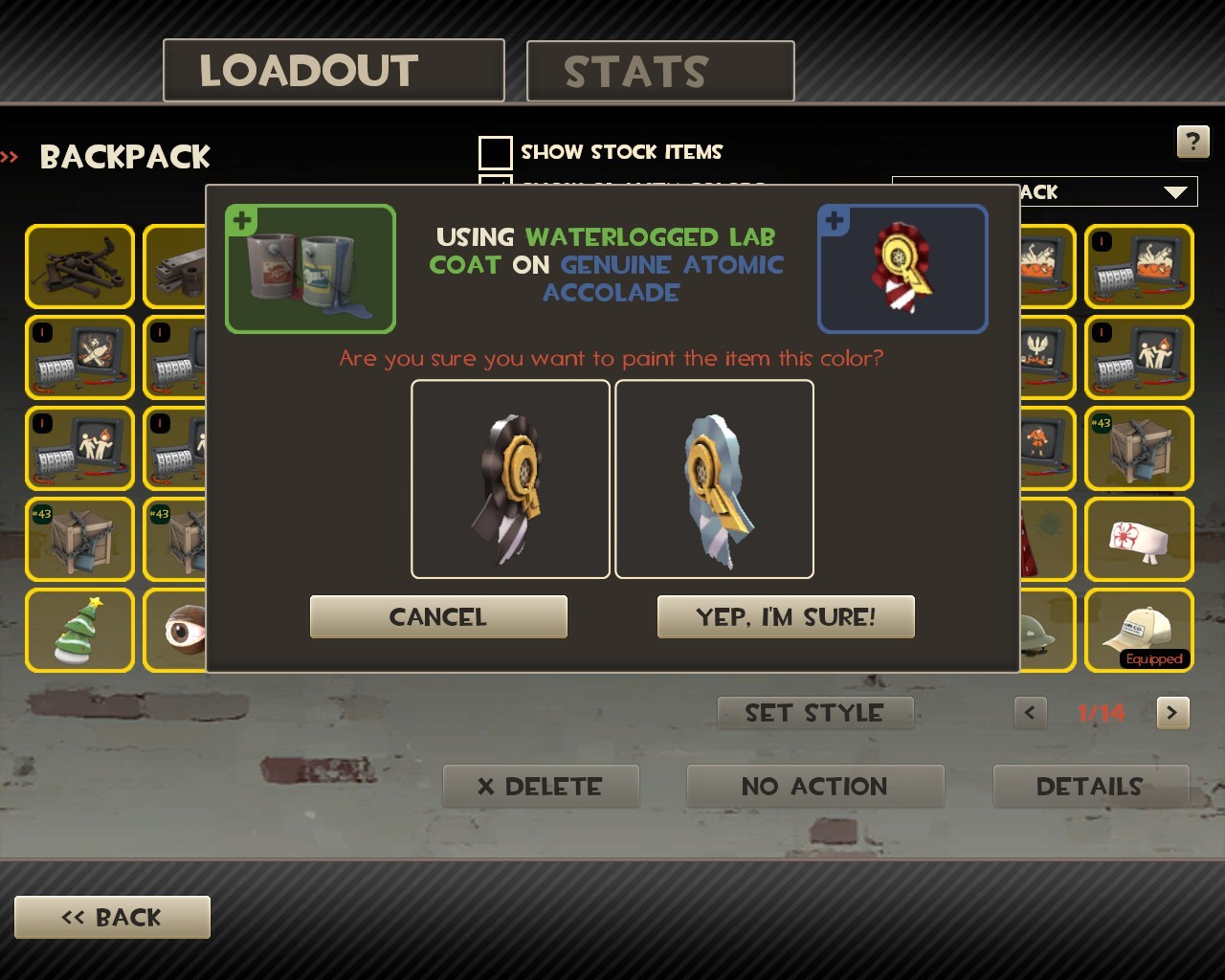
Task: Go to previous backpack page
Action: tap(1030, 713)
